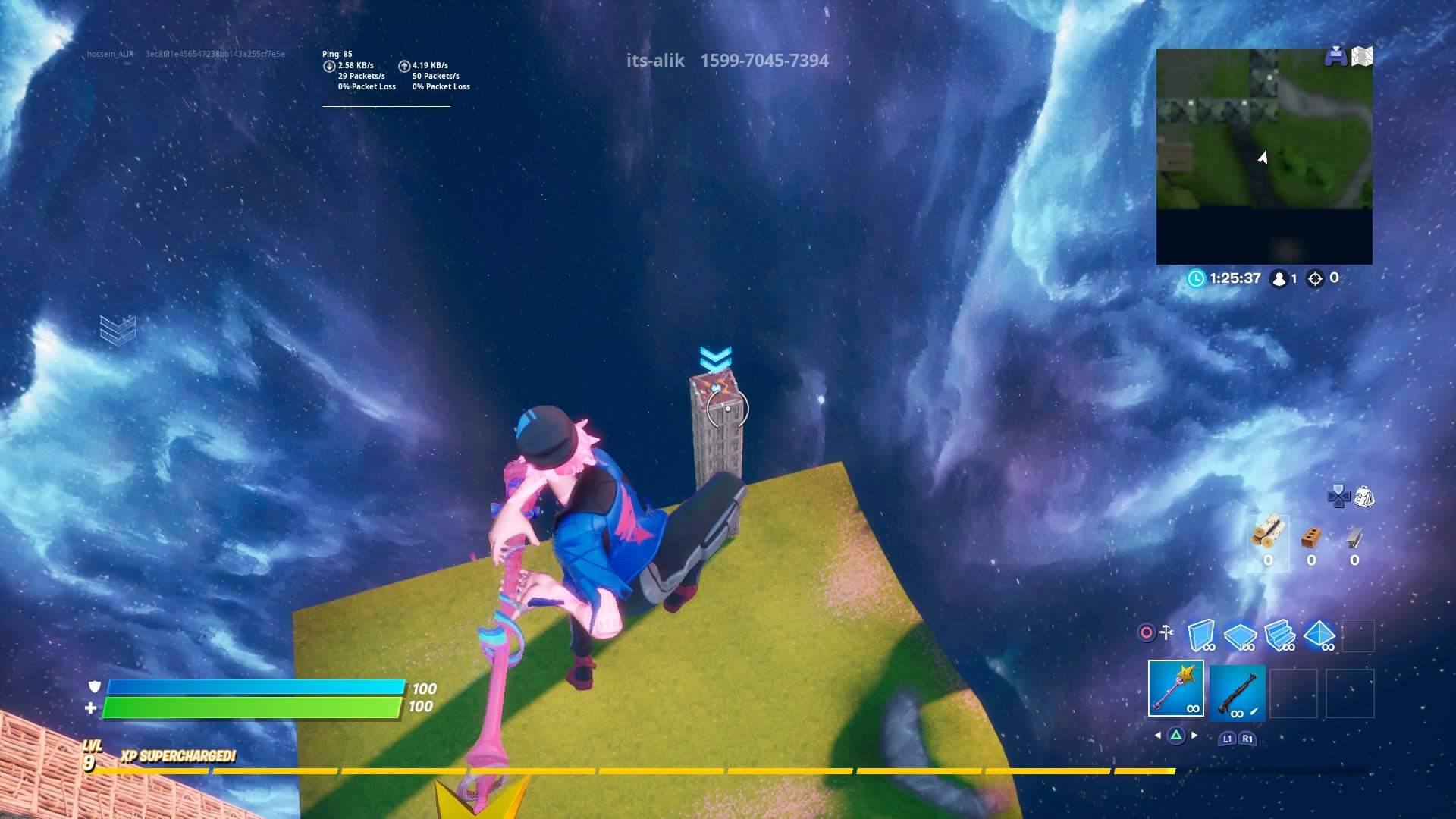Select the R1 weapon tab
The image size is (1456, 819).
pyautogui.click(x=1247, y=739)
